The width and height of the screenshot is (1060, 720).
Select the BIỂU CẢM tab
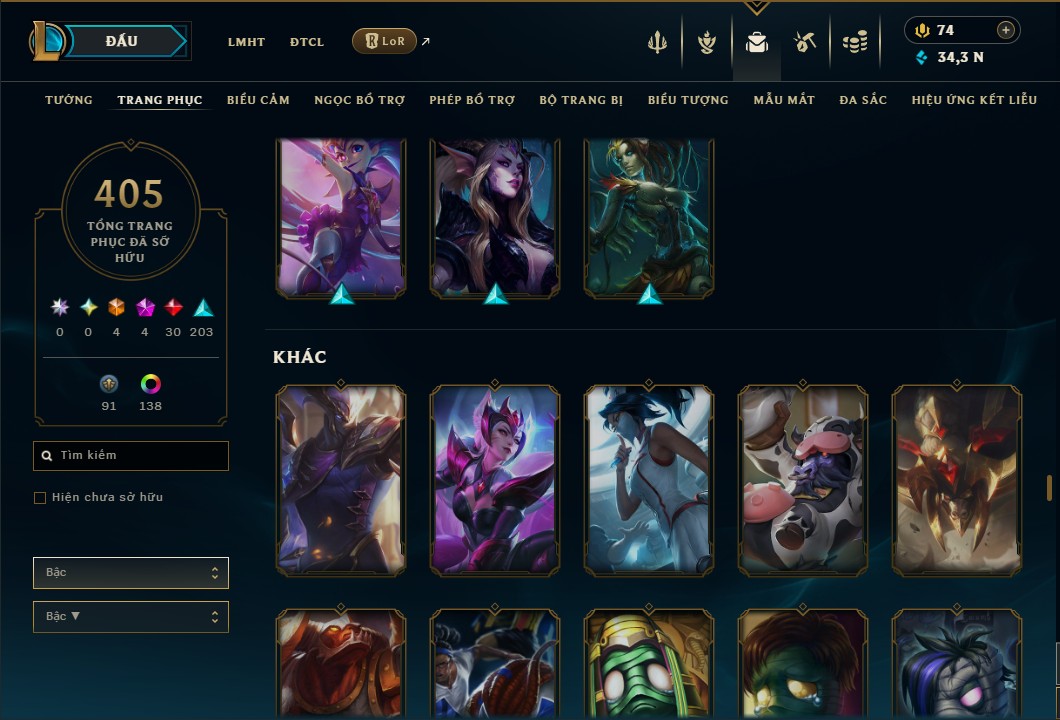258,100
